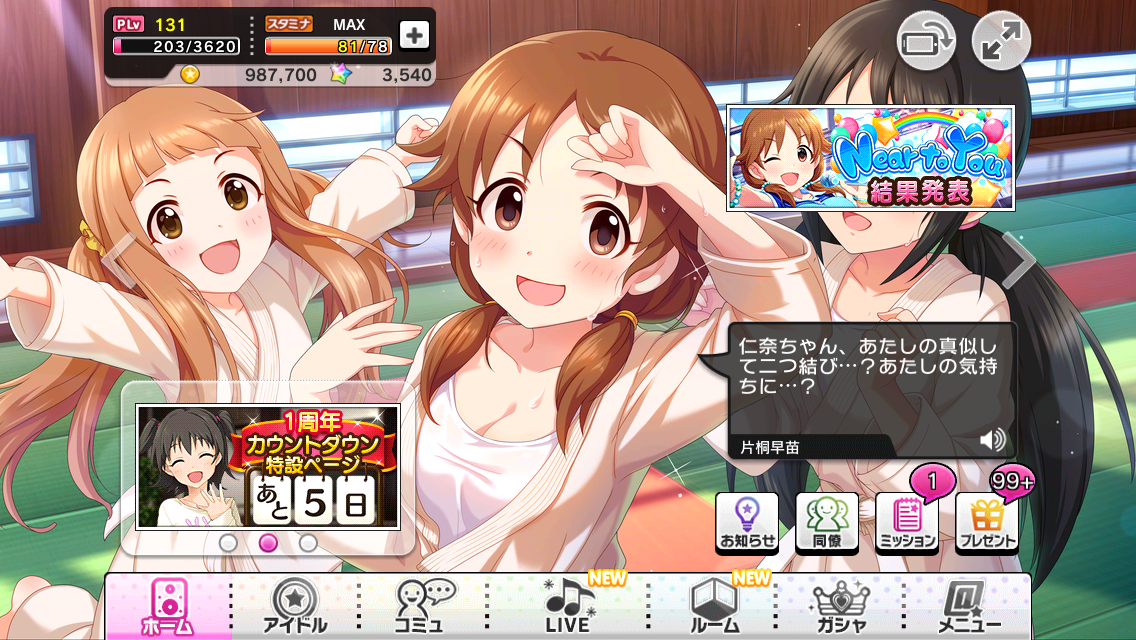1136x640 pixels.
Task: Collect gifts via the プレゼント button
Action: (987, 523)
